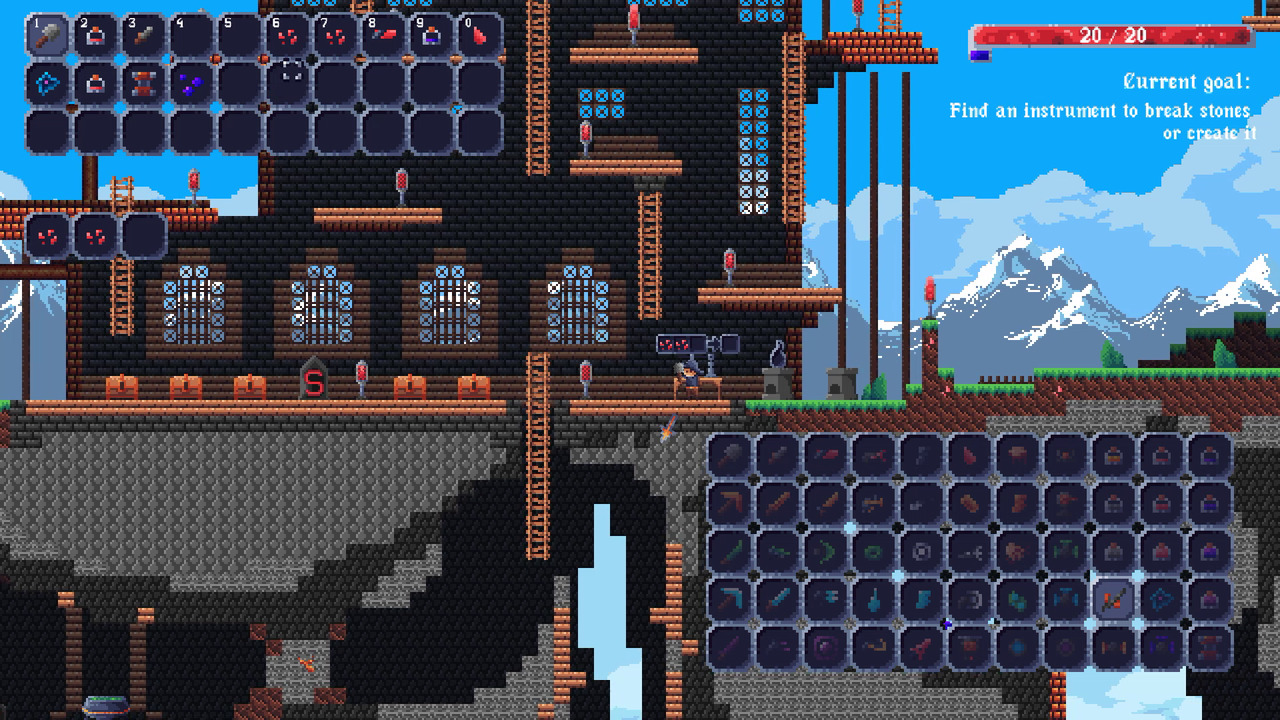Click the currently highlighted sword recipe
Viewport: 1280px width, 720px height.
coord(1114,601)
